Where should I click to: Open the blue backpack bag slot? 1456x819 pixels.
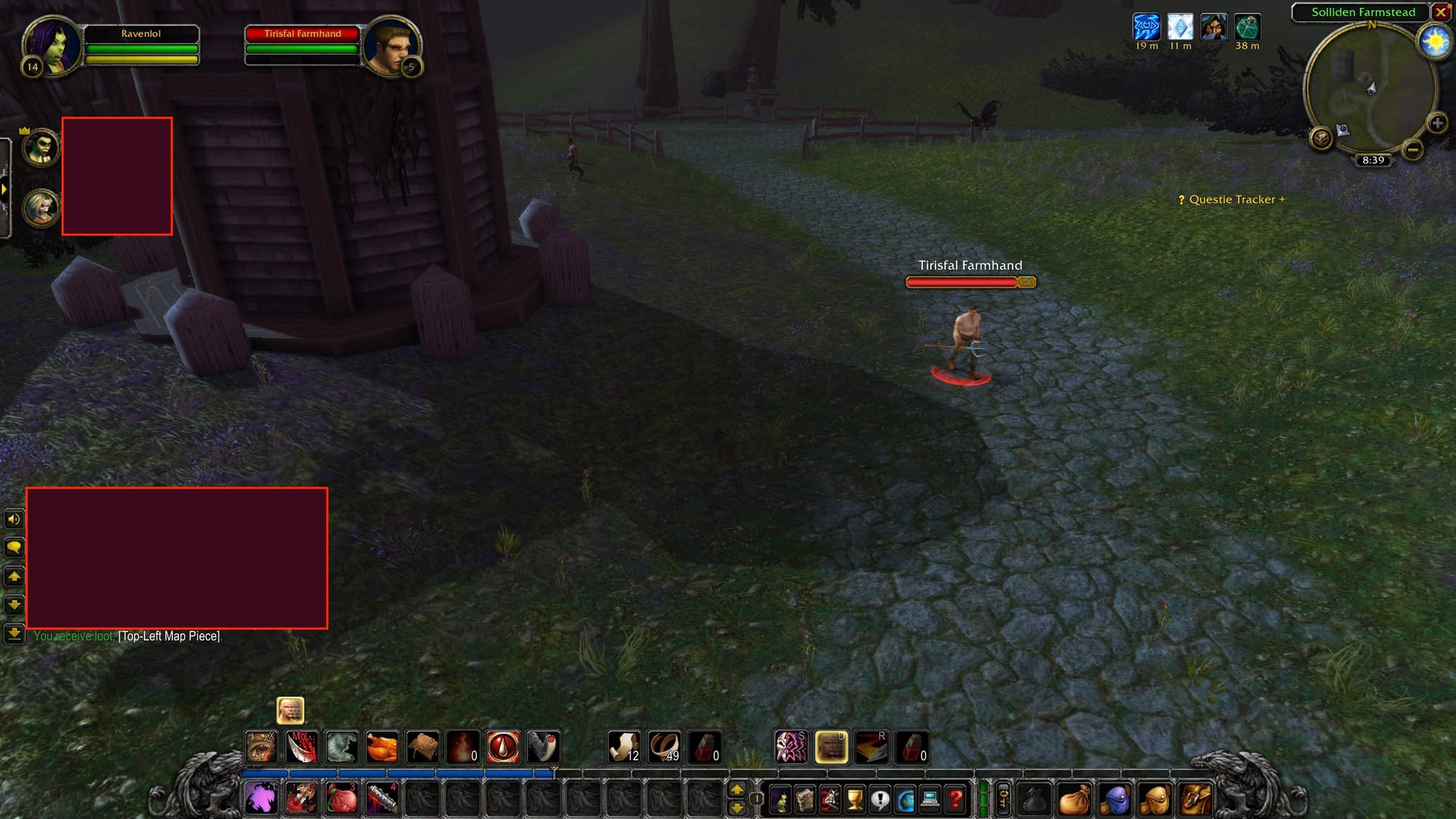point(1113,800)
